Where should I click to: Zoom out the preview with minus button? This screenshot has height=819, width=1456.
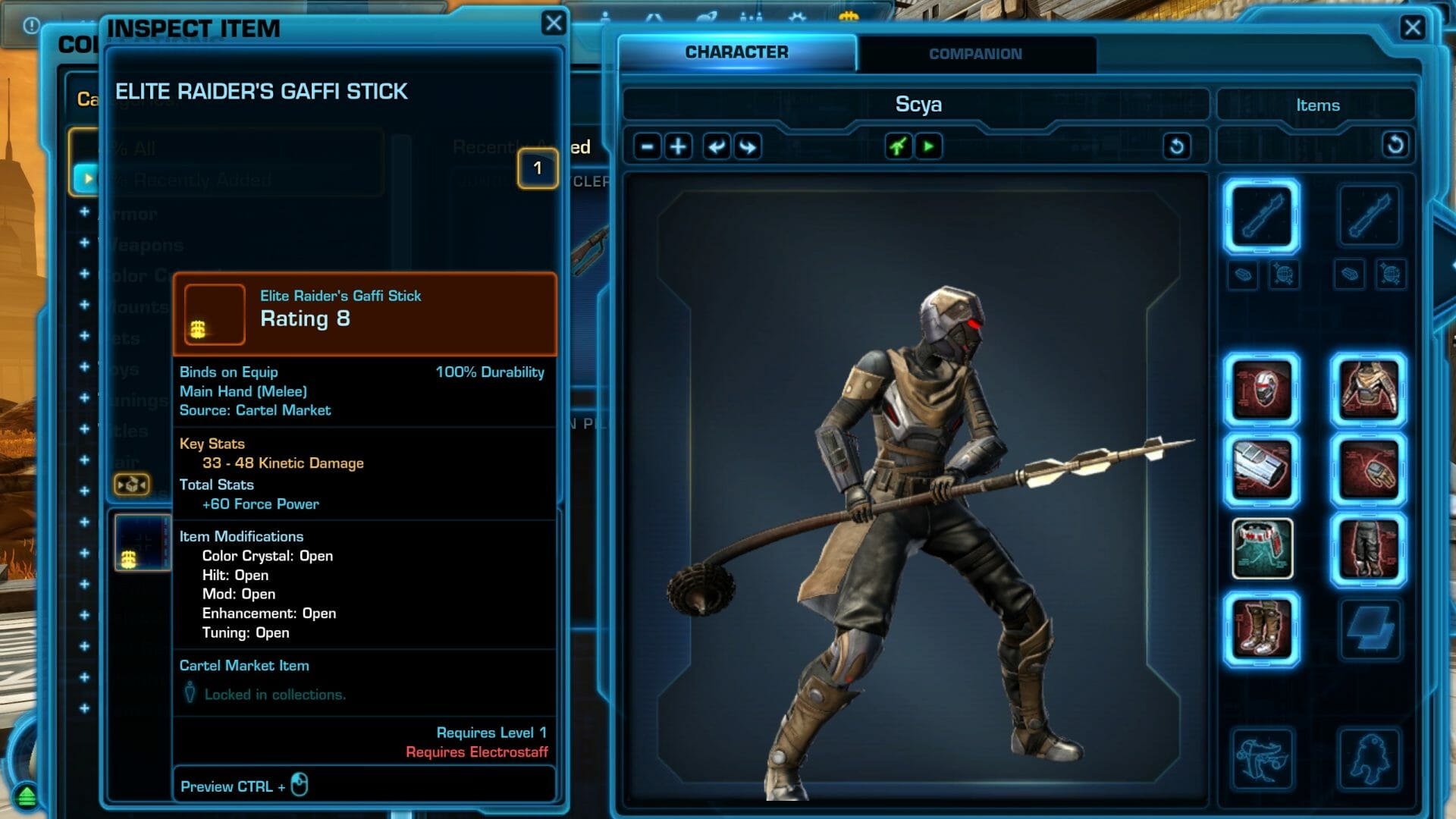(647, 146)
